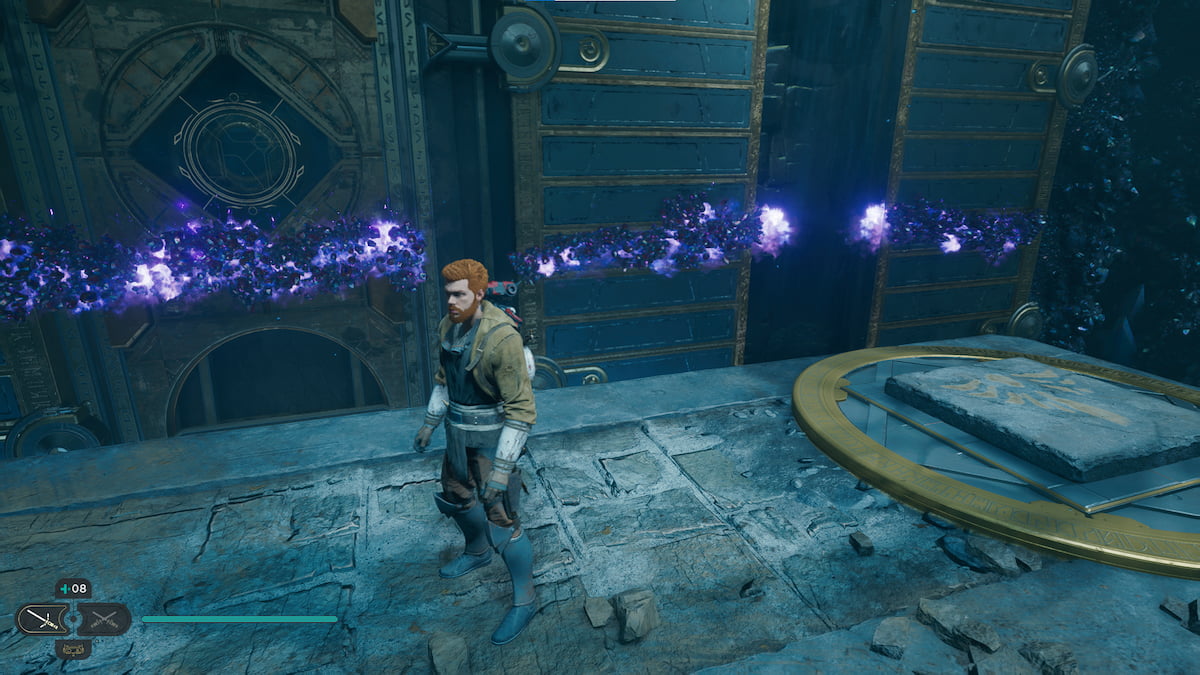Activate the companion slot below the stances
The image size is (1200, 675).
pyautogui.click(x=72, y=648)
